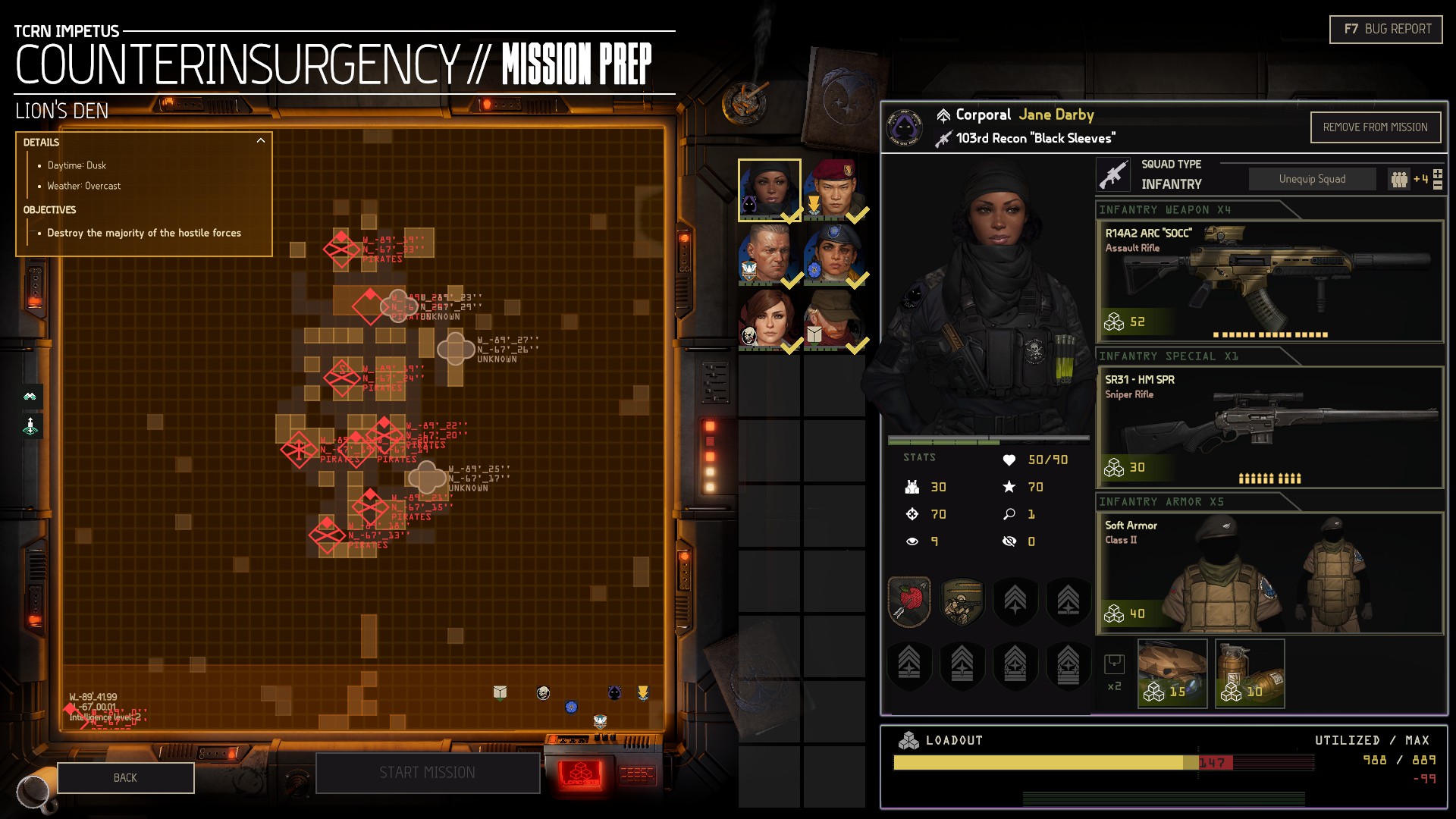
Task: Remove Jane Darby from mission
Action: [x=1375, y=127]
